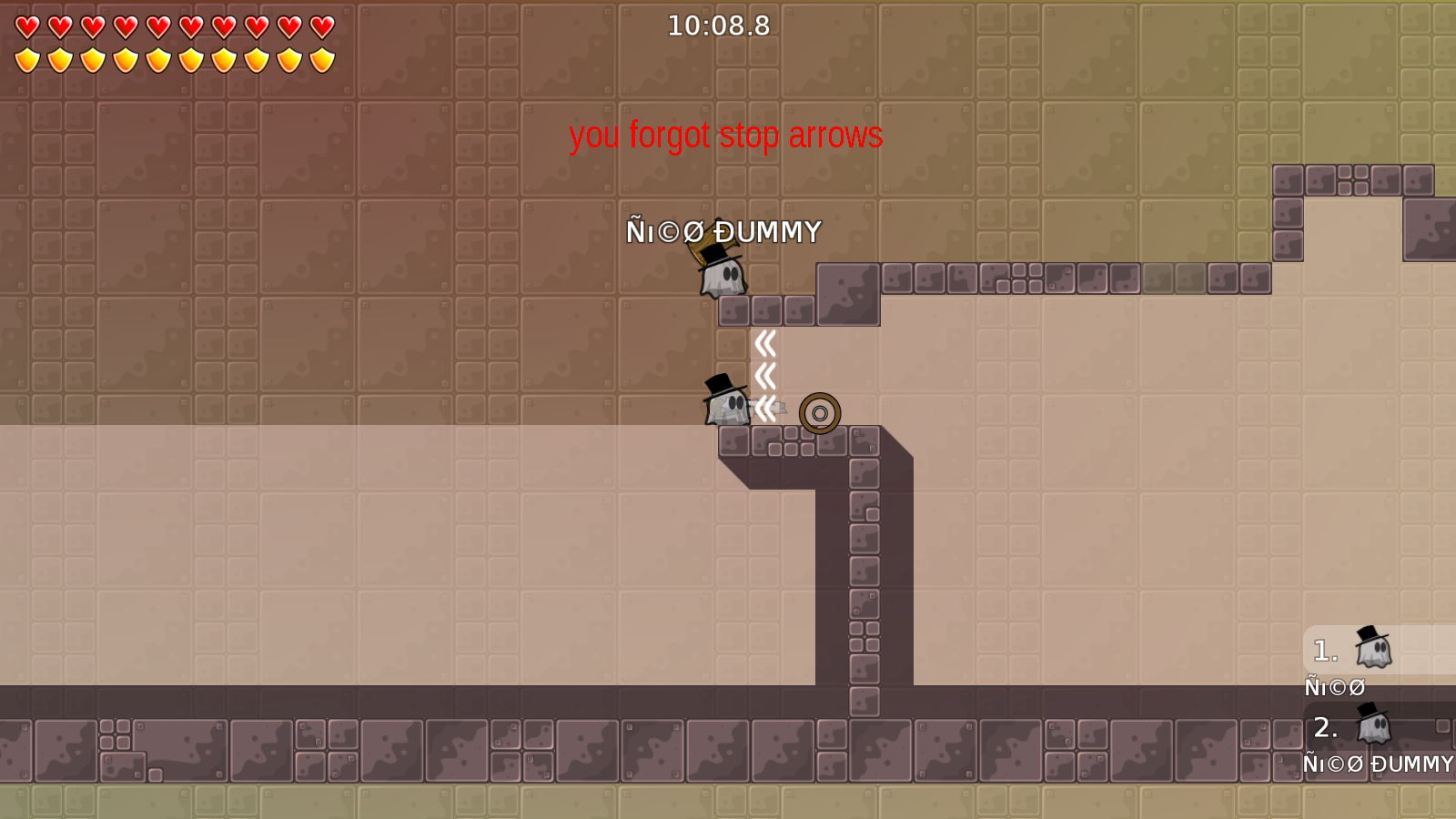Click the Ñı©Ø name under rank 1
The width and height of the screenshot is (1456, 819).
pyautogui.click(x=1334, y=687)
